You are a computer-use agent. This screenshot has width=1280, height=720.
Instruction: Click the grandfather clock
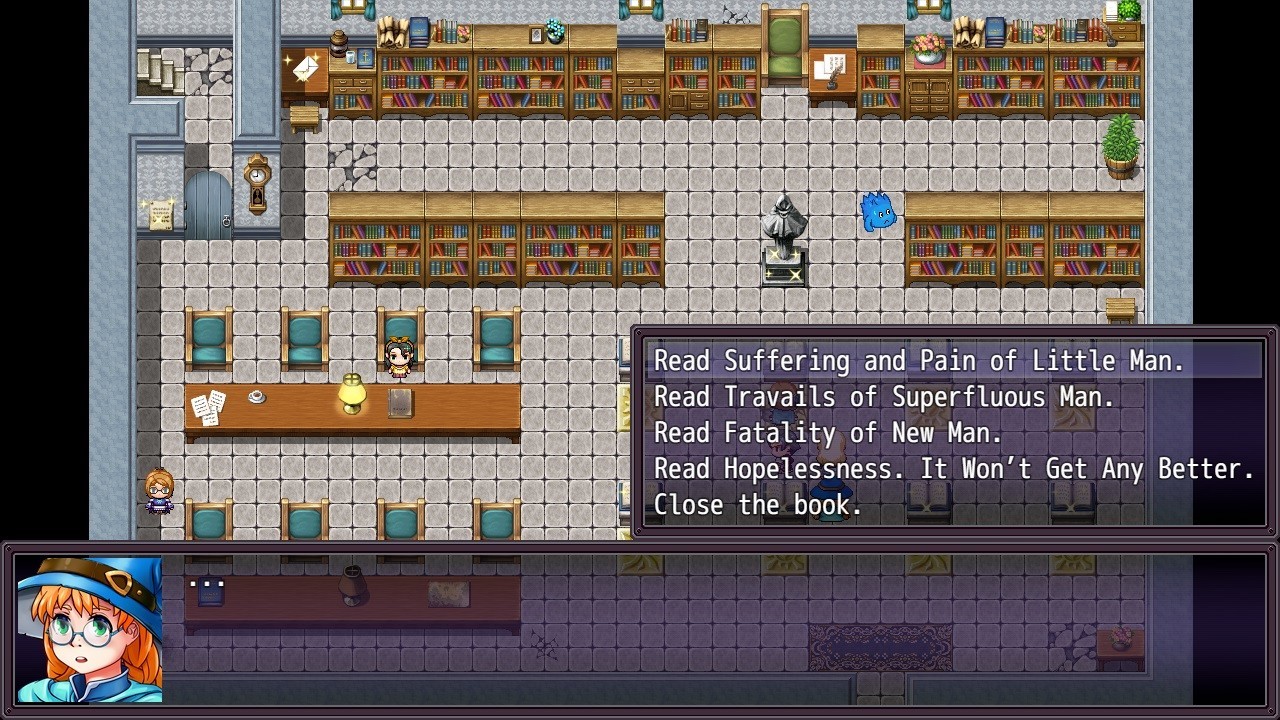(255, 185)
